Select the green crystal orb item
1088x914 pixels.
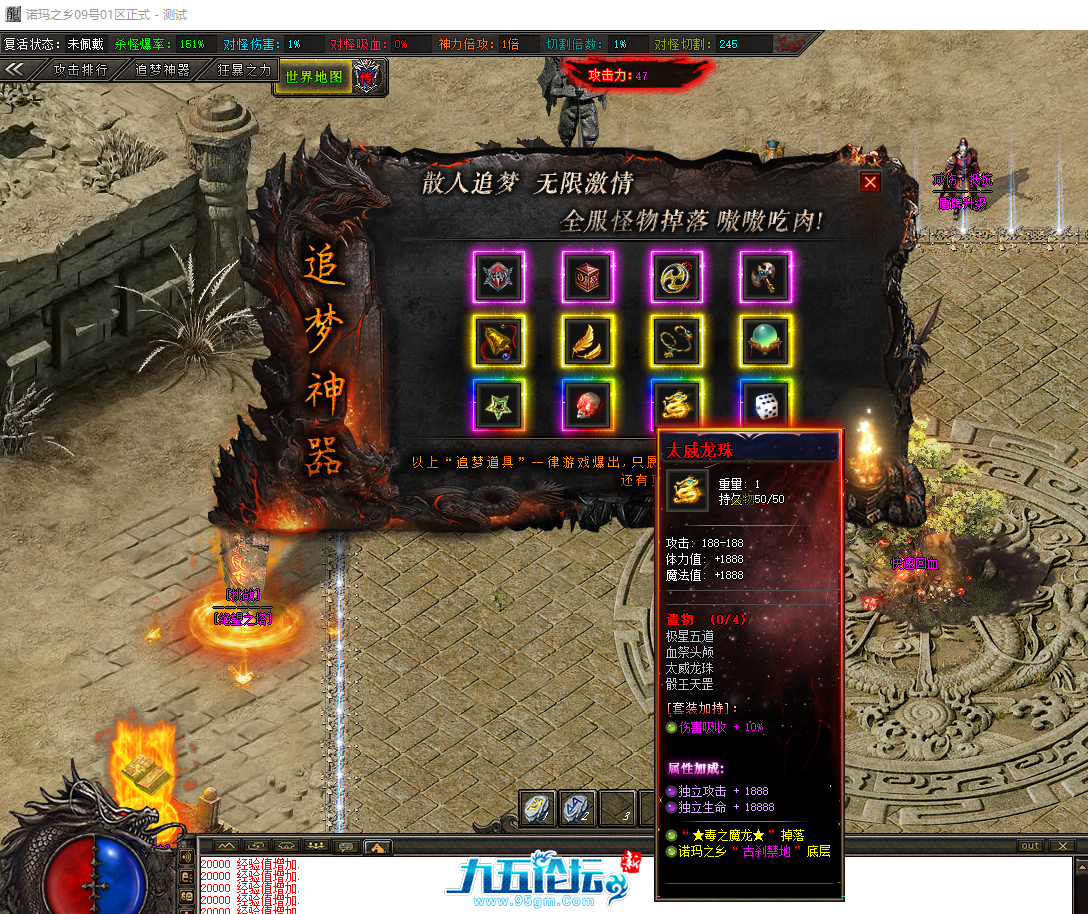tap(766, 342)
